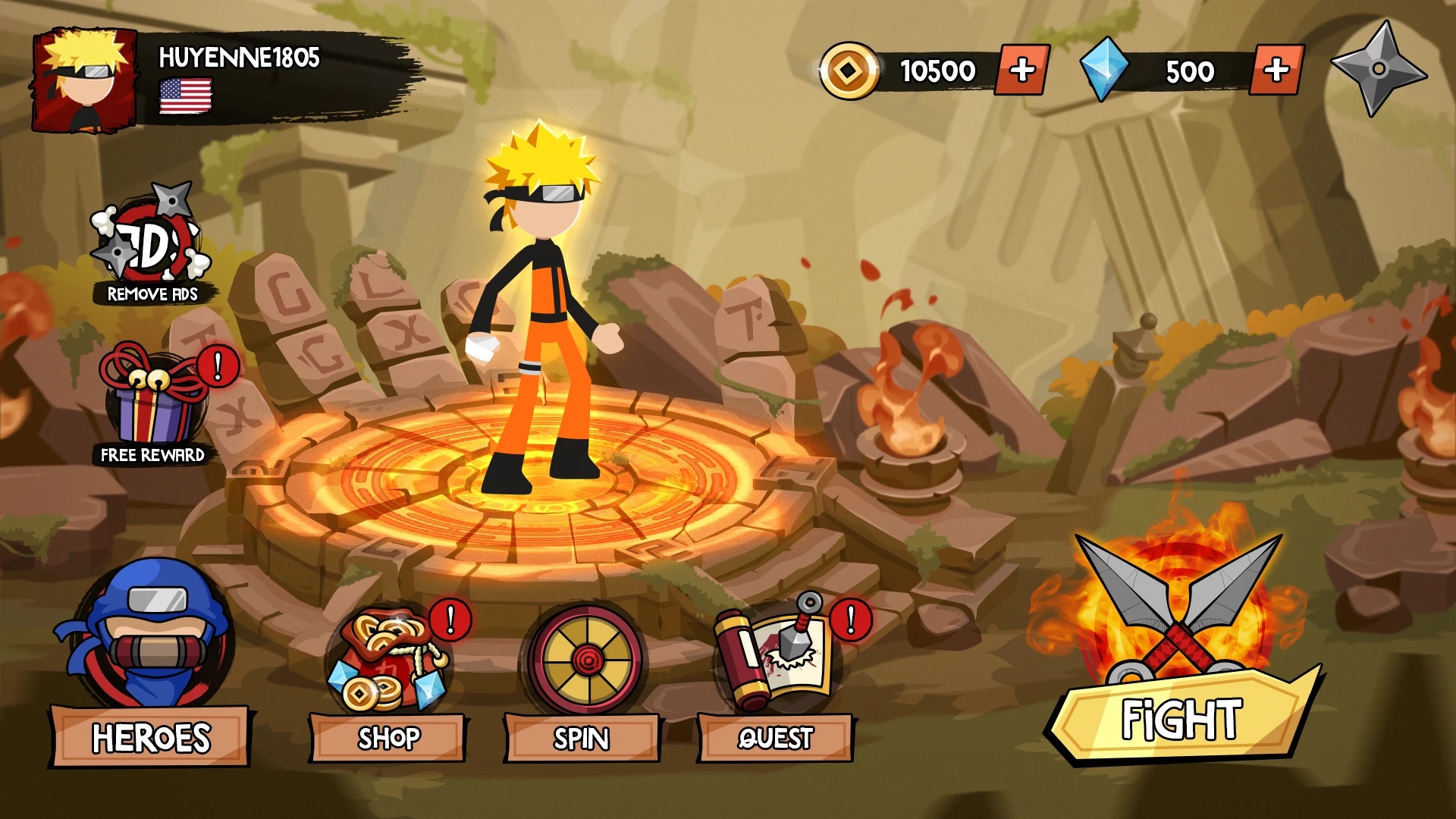Tap the gold coin currency icon
Viewport: 1456px width, 819px height.
851,71
